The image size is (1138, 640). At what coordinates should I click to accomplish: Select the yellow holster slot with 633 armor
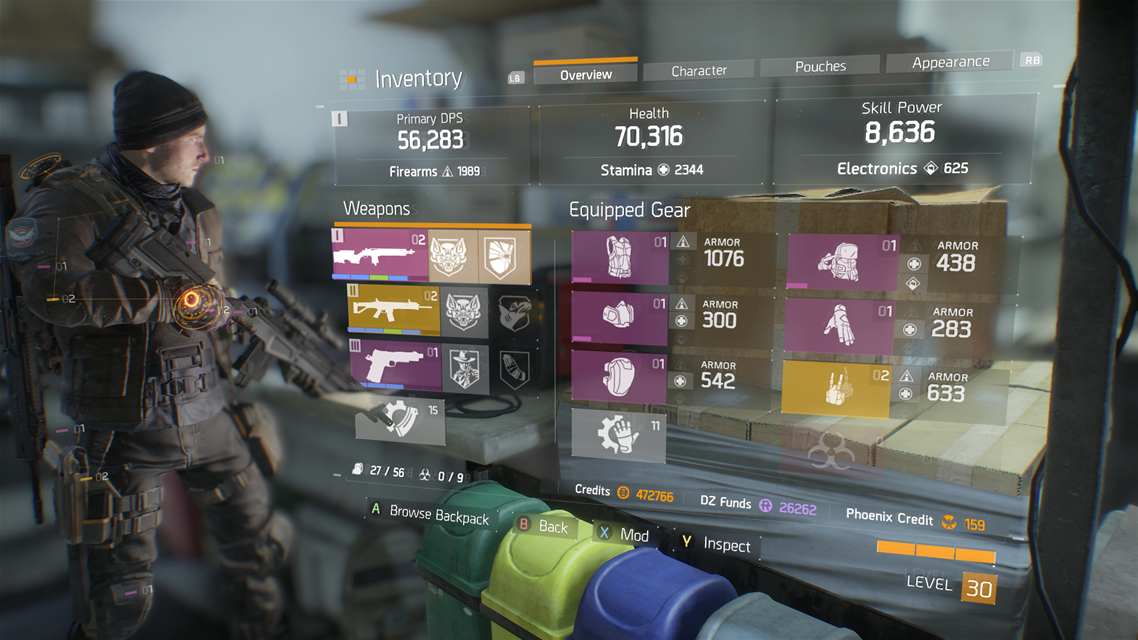(836, 389)
